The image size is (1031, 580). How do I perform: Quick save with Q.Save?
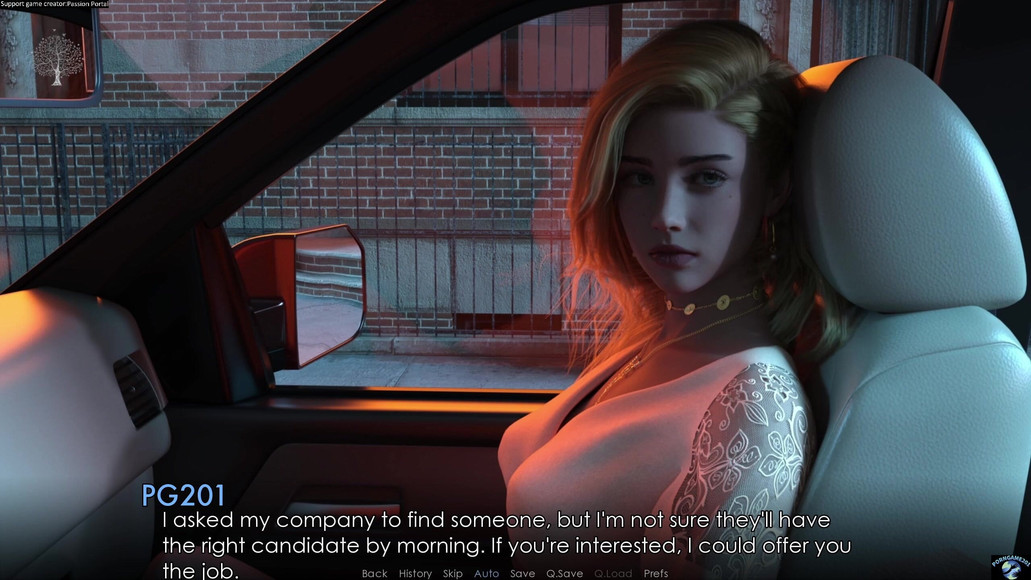564,573
